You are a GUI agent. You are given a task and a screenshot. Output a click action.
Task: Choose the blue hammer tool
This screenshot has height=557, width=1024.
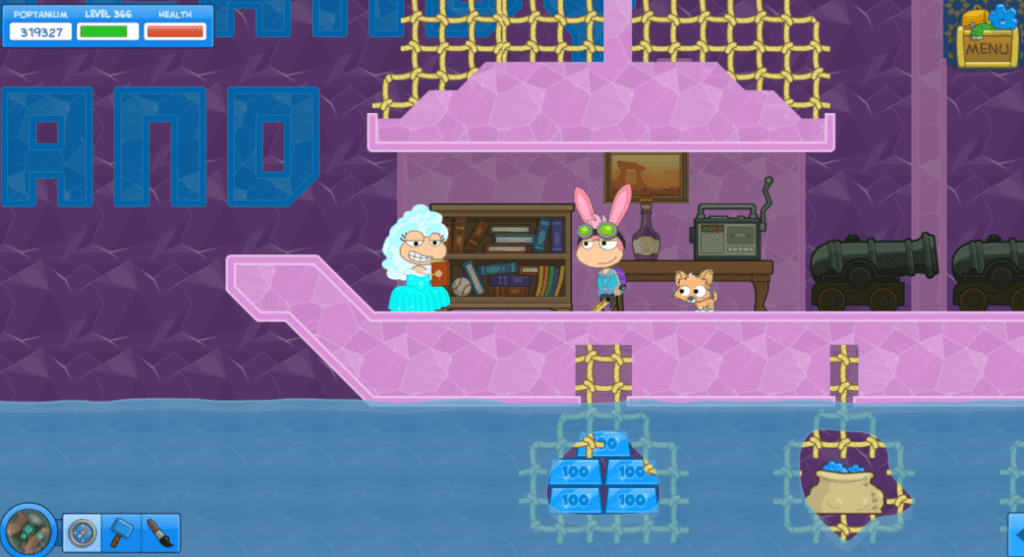122,534
